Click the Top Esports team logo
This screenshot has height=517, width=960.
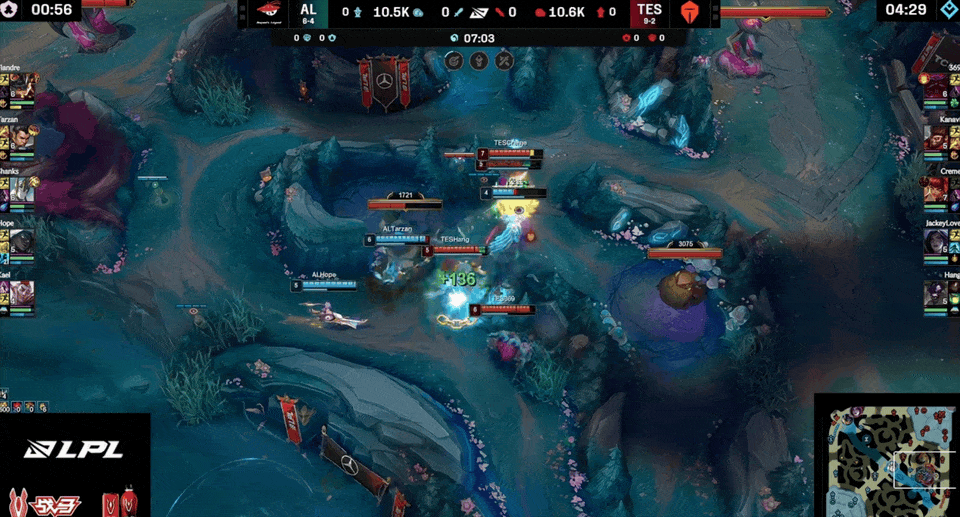click(692, 12)
